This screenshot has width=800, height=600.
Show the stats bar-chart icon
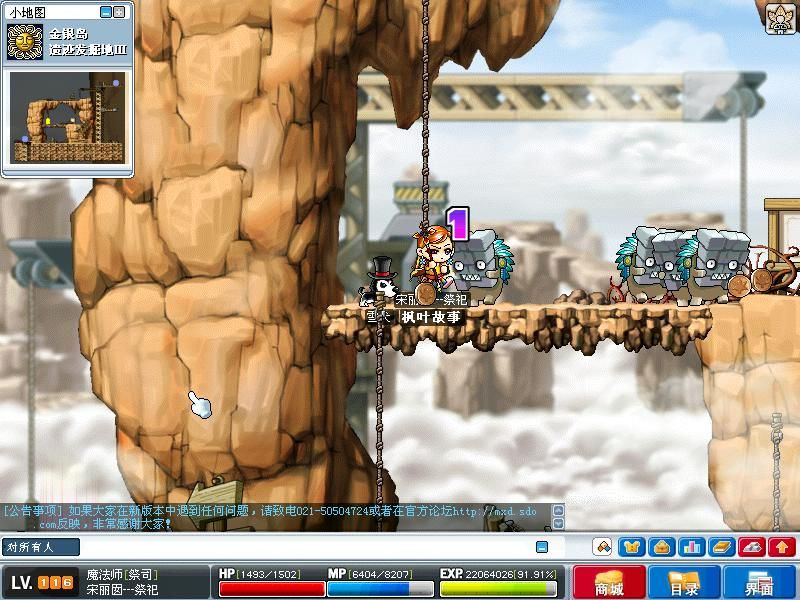pos(691,547)
